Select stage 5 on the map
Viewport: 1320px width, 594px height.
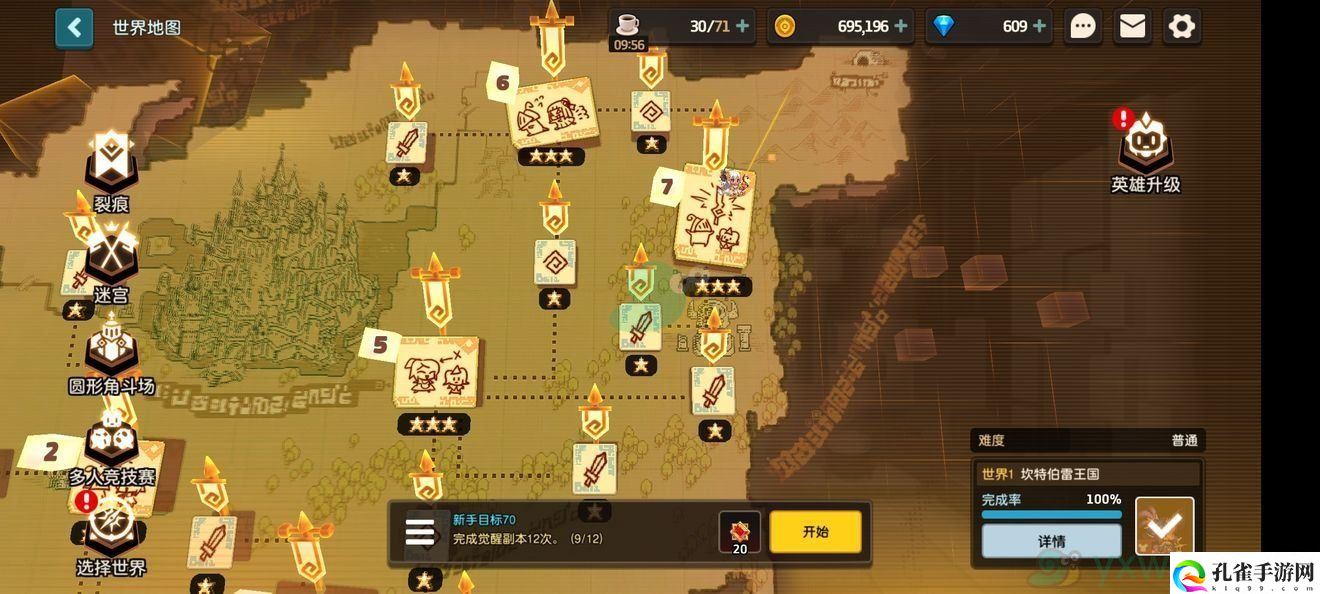(436, 372)
